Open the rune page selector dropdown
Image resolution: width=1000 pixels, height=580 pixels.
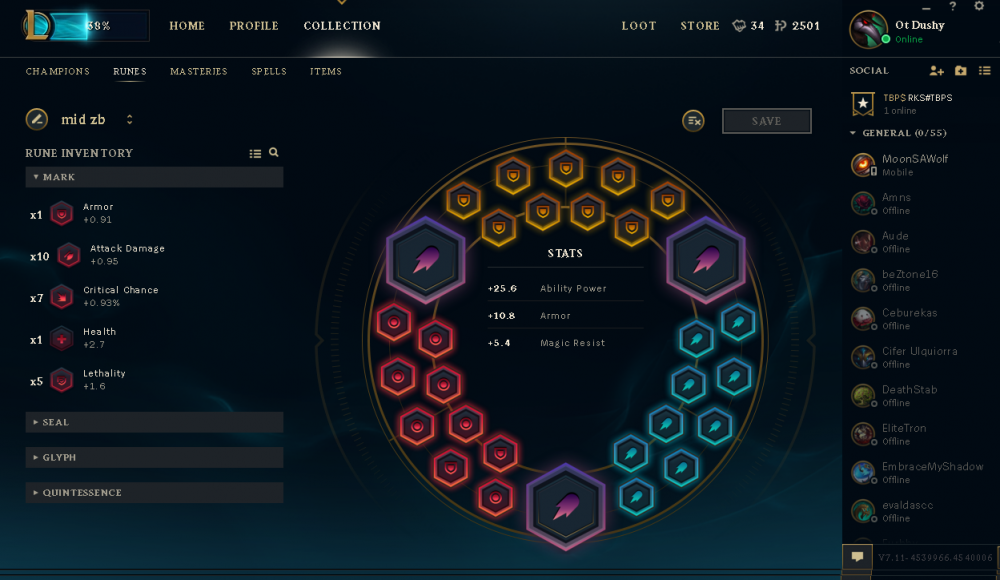click(129, 120)
